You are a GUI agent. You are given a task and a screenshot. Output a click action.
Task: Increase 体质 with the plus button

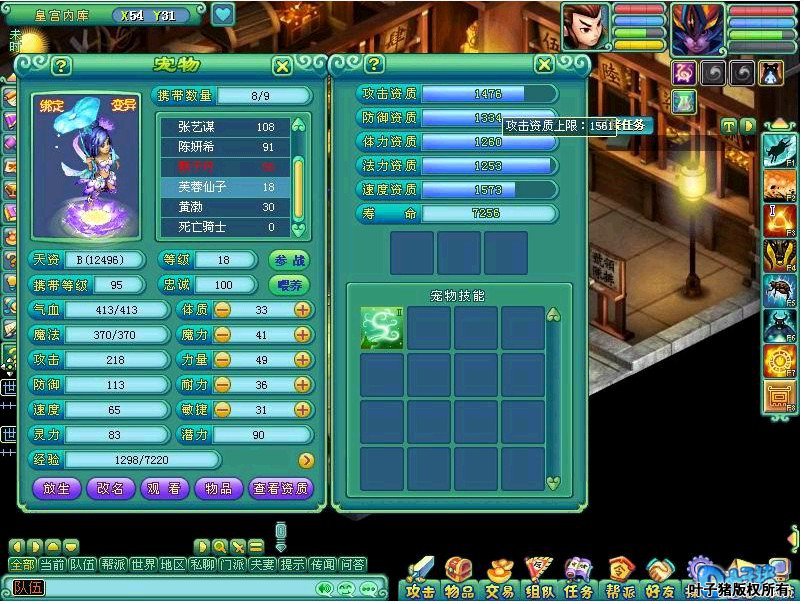click(302, 310)
